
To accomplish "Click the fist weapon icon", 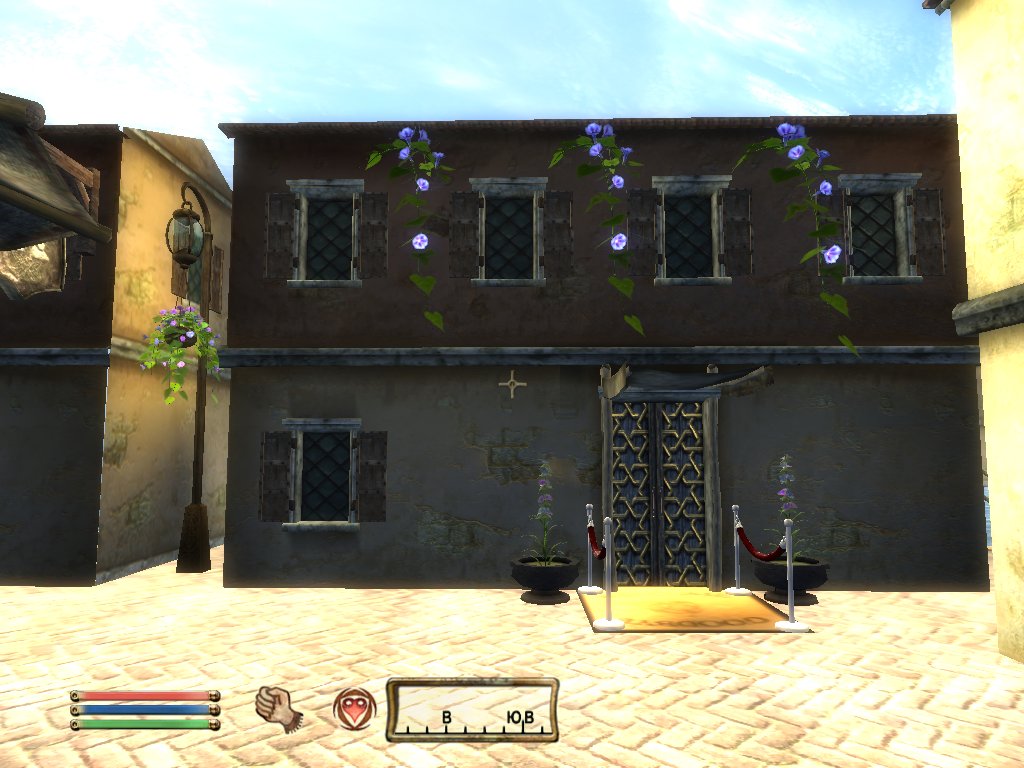I will point(279,708).
